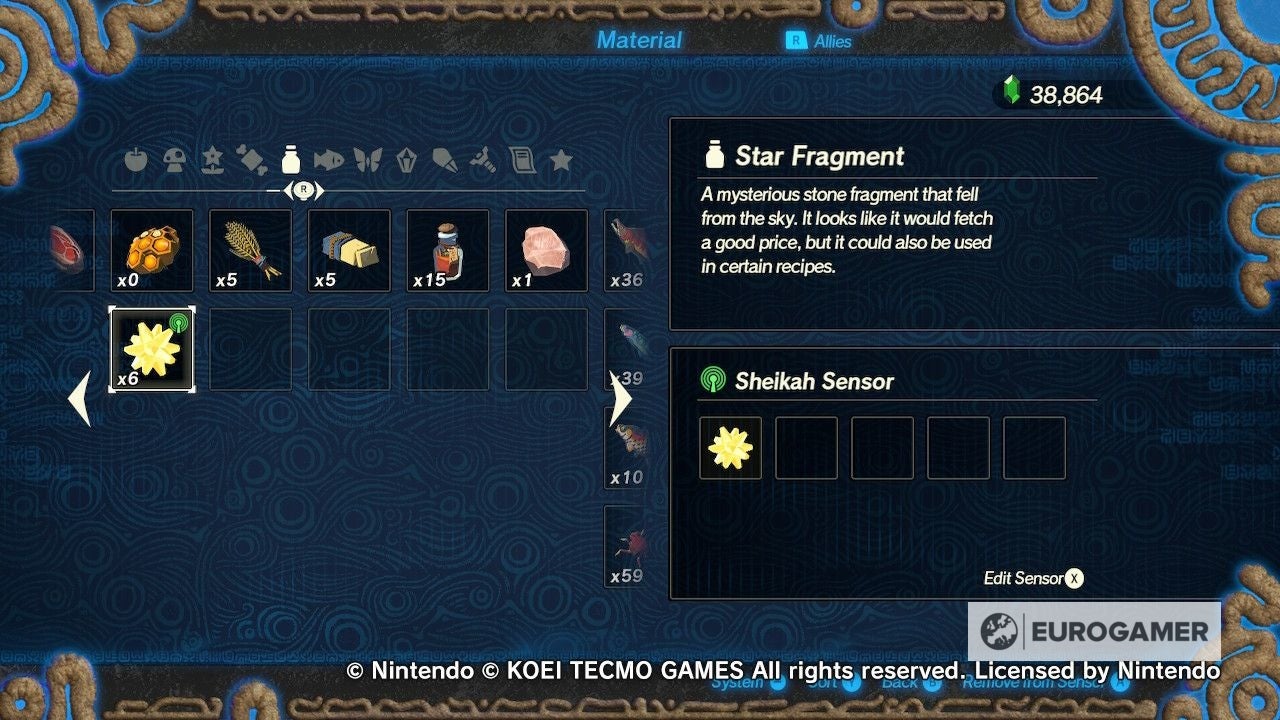This screenshot has height=720, width=1280.
Task: Toggle the Star Fragment sensor slot
Action: click(x=730, y=448)
